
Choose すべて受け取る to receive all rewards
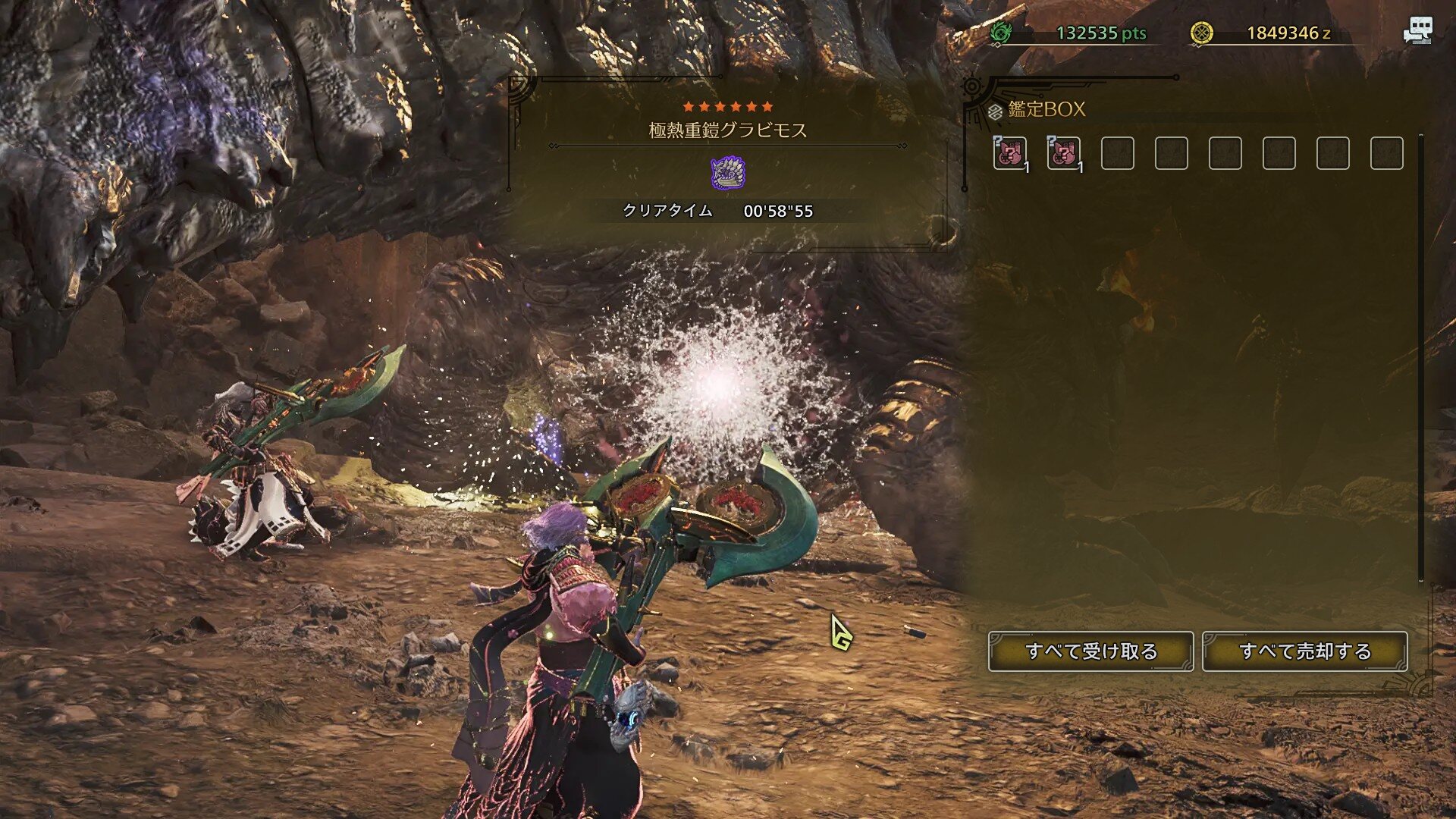click(x=1090, y=651)
